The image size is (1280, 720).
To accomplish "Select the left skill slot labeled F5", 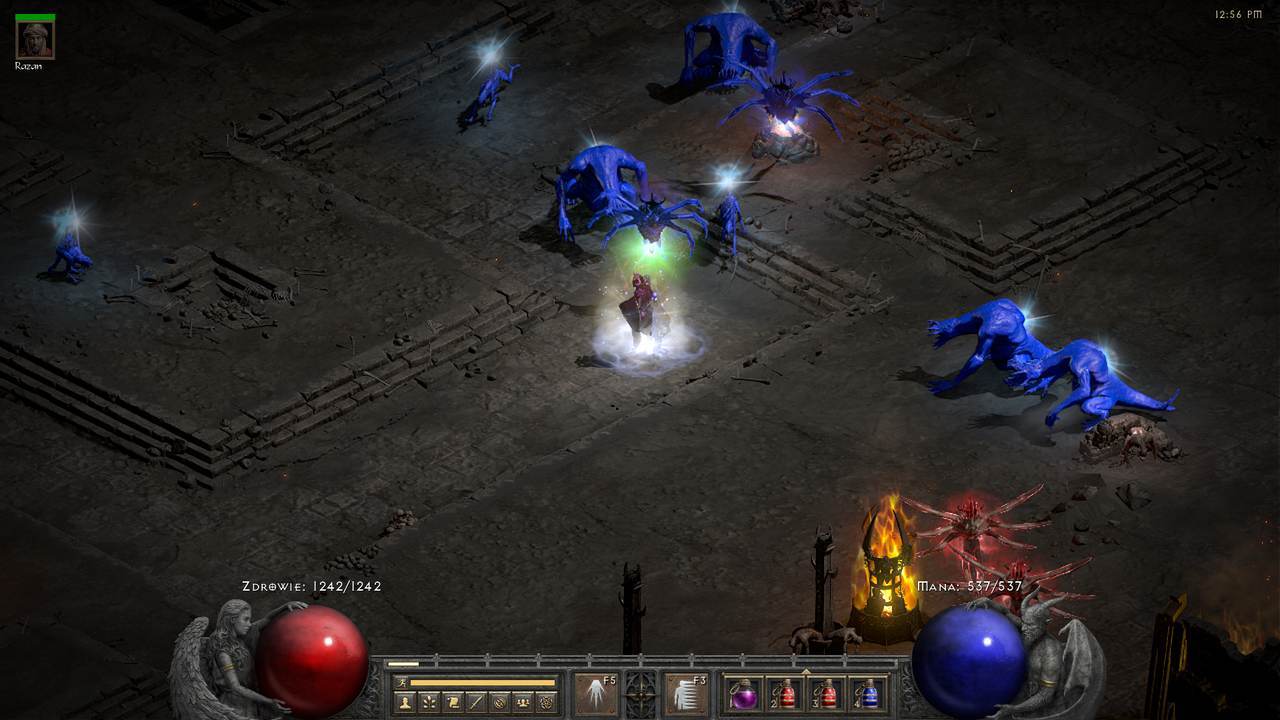I will coord(595,693).
